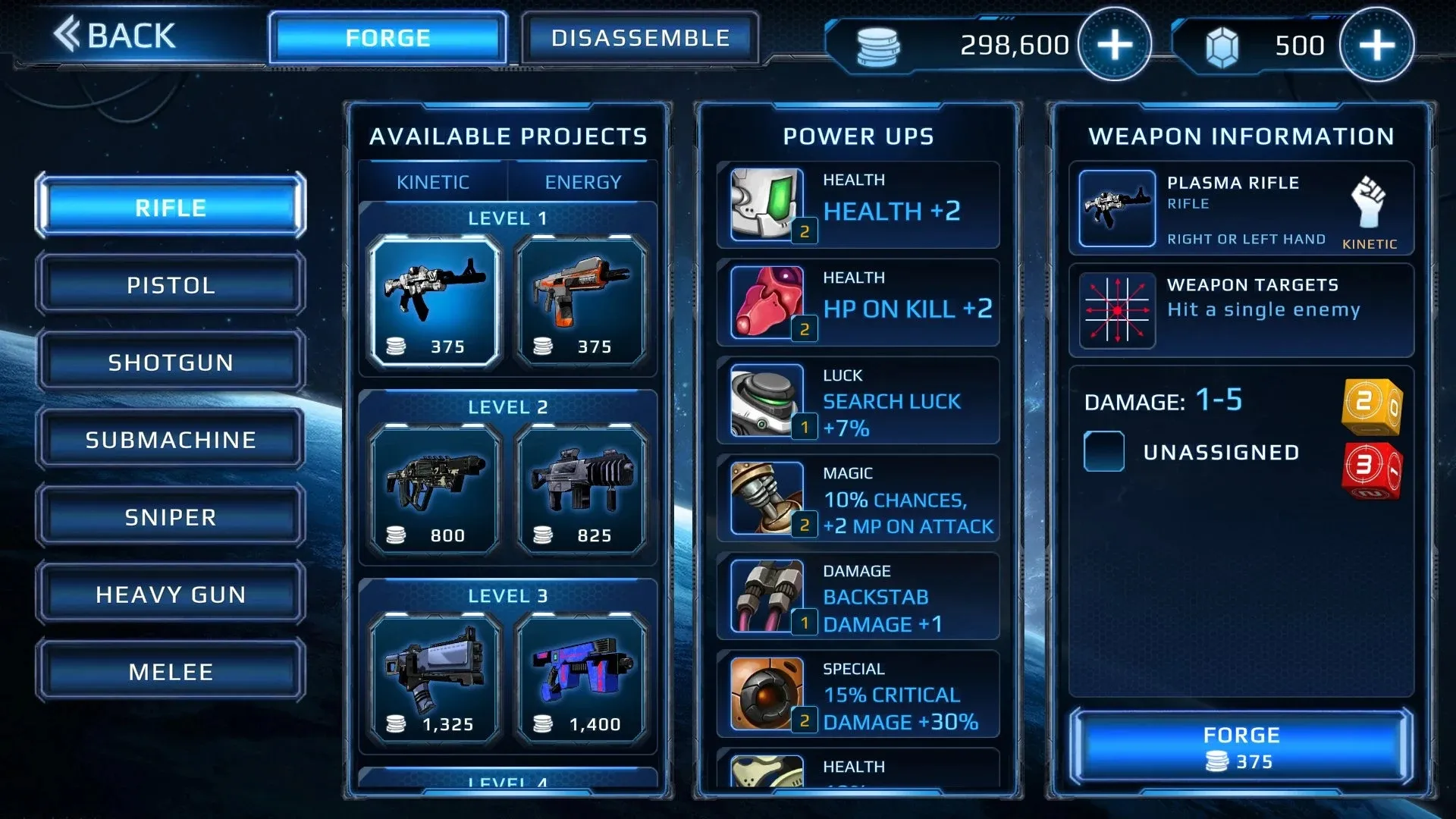Image resolution: width=1456 pixels, height=819 pixels.
Task: Open the Shotgun weapon category
Action: point(171,362)
